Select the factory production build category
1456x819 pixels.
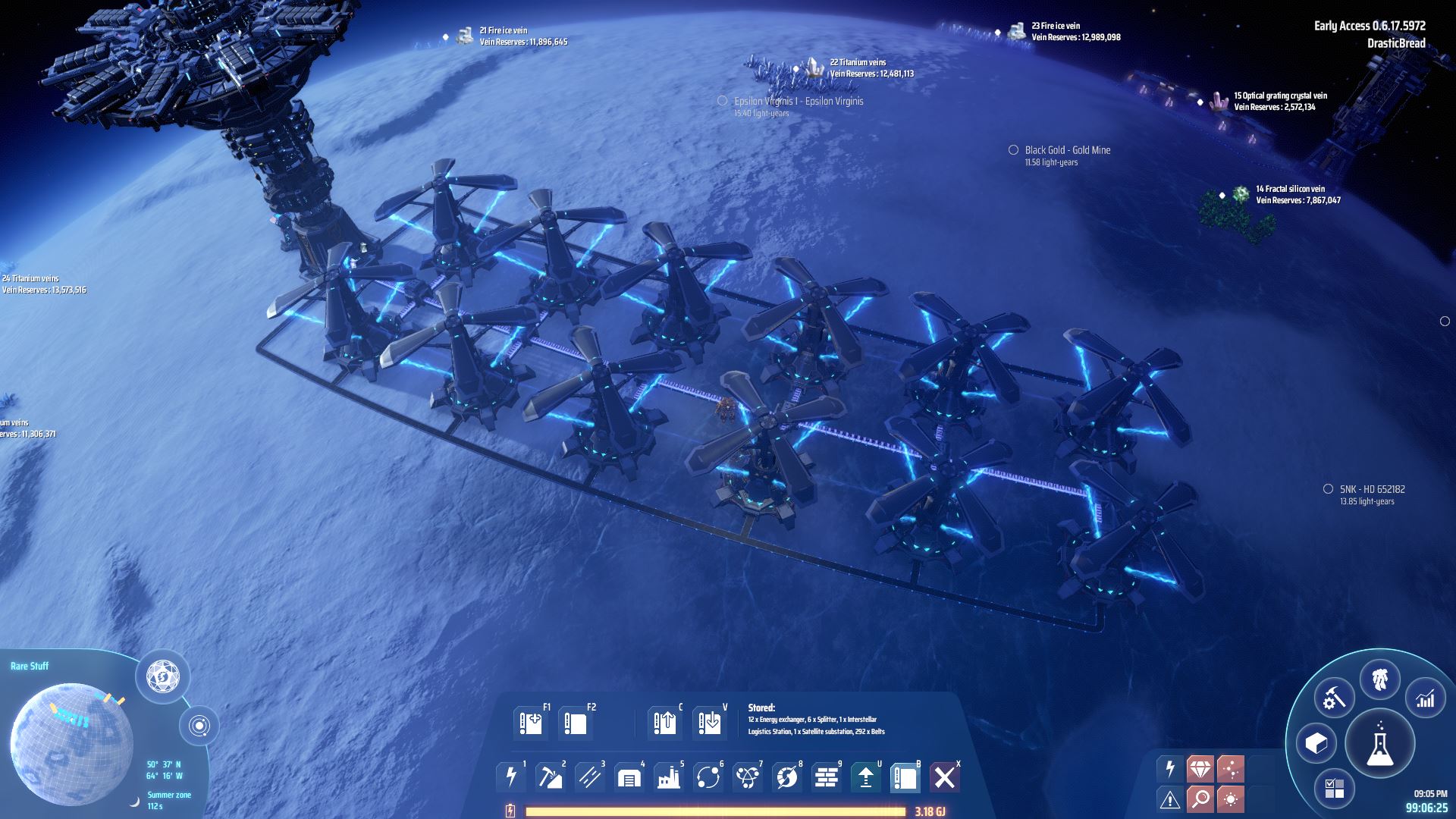point(669,777)
